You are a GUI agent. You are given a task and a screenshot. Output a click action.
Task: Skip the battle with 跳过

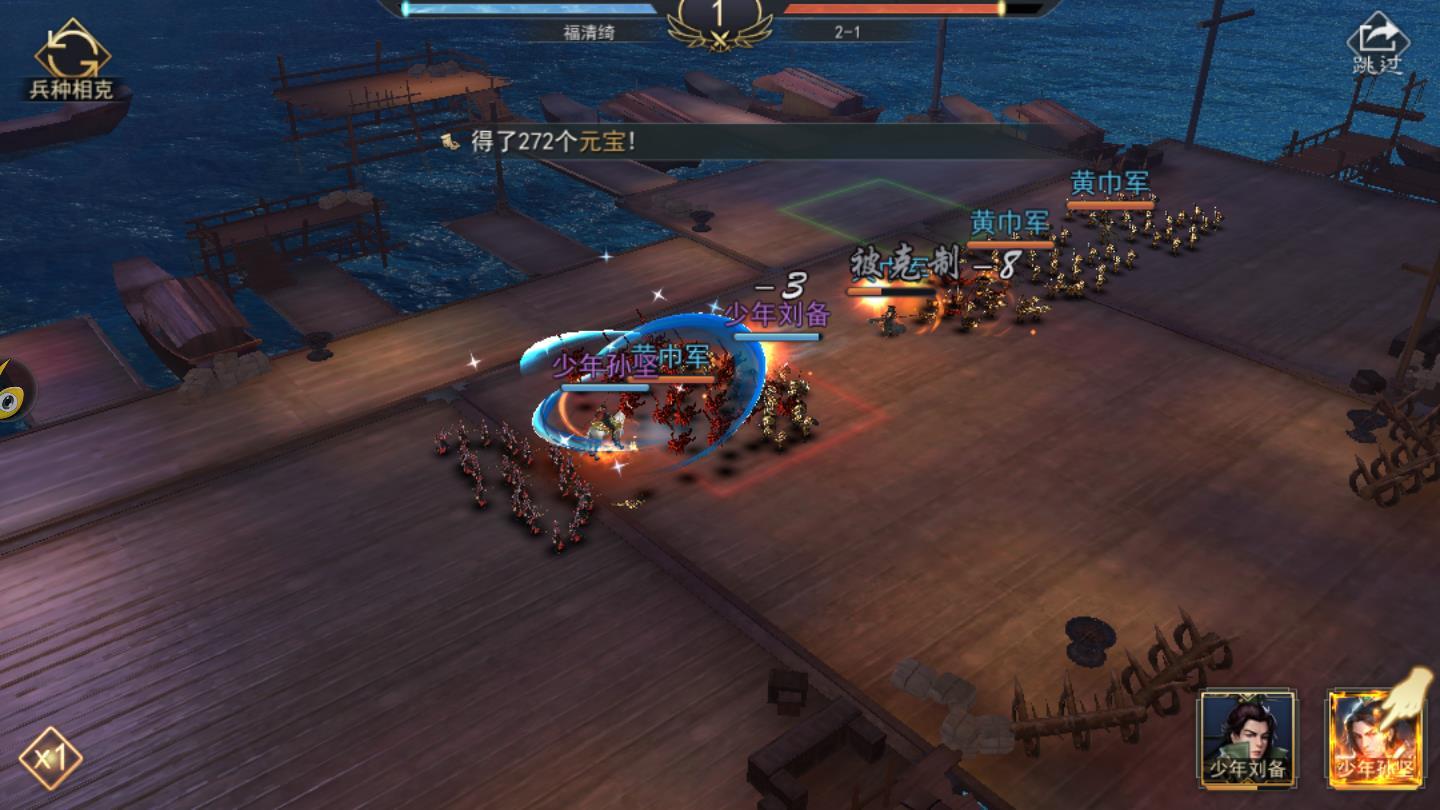click(1377, 45)
